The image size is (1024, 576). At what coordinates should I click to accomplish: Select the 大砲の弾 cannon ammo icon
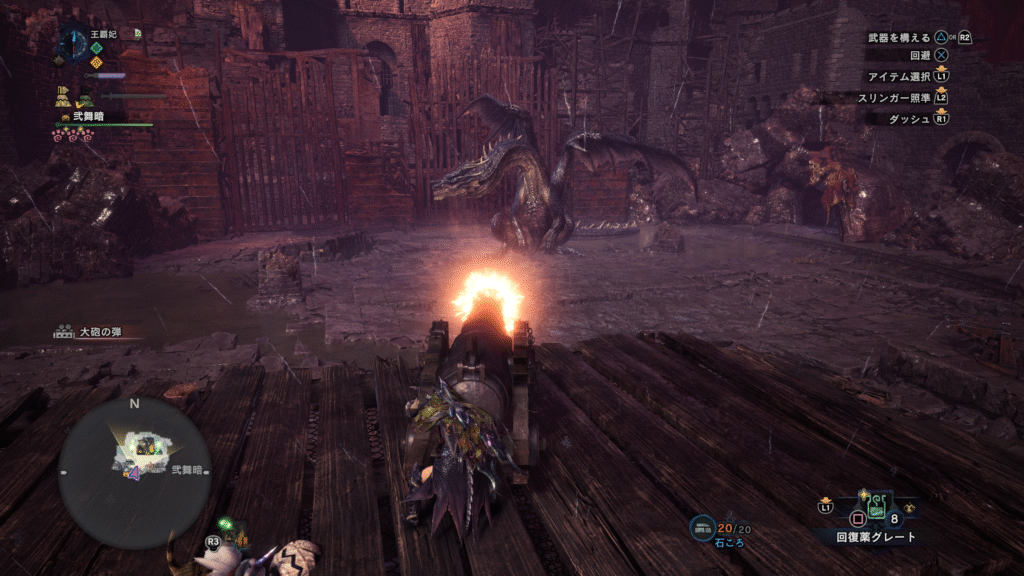tap(65, 331)
